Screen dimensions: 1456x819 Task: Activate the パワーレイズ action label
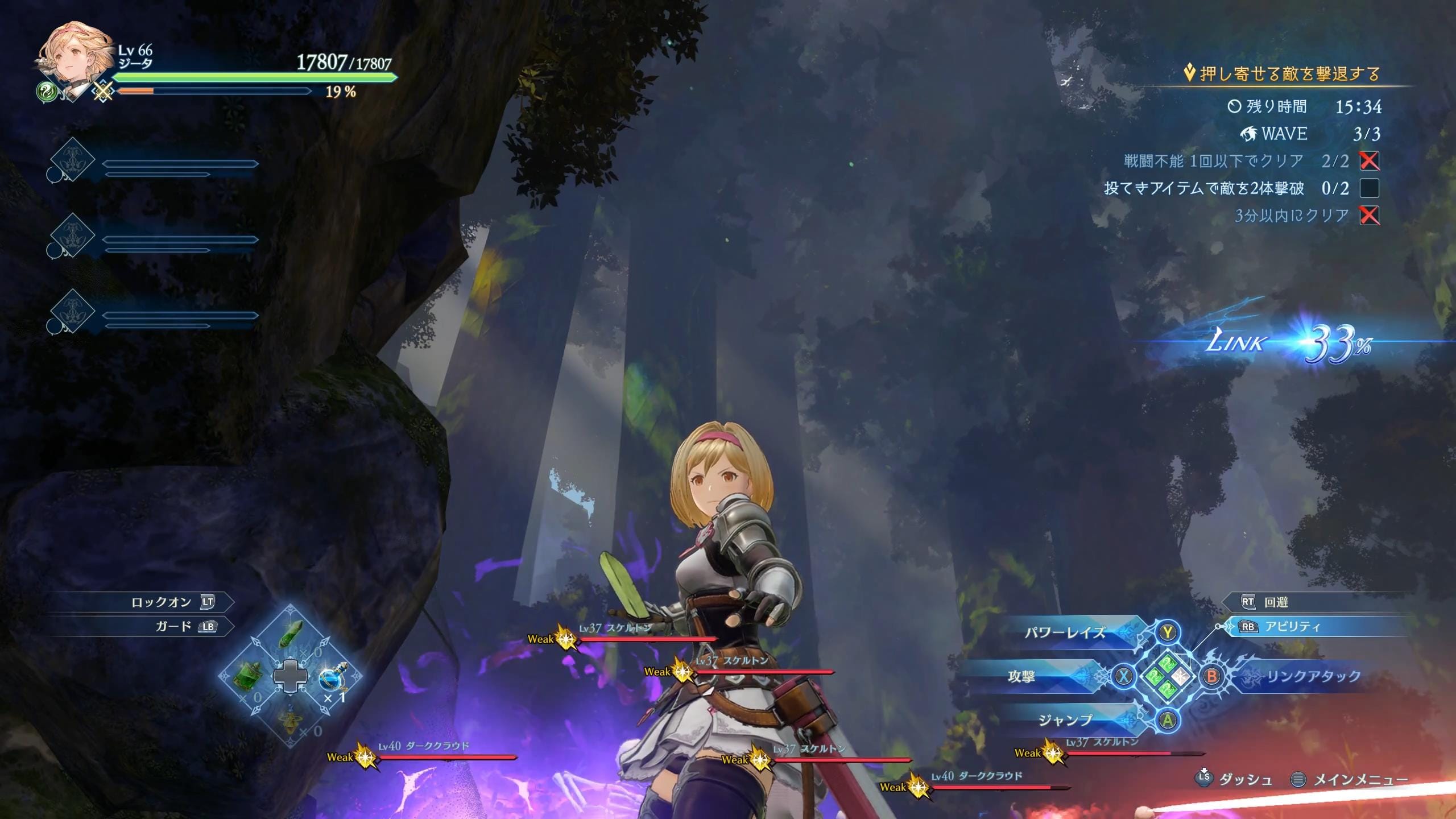1065,632
